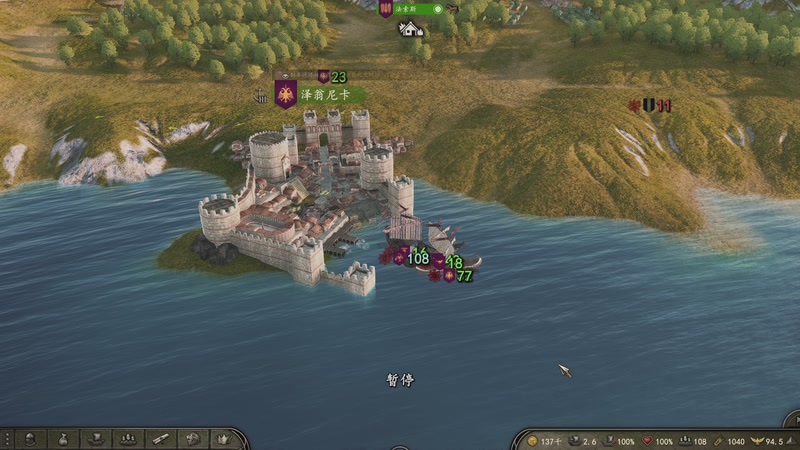
Task: Open the quests log via scroll icon
Action: point(160,439)
